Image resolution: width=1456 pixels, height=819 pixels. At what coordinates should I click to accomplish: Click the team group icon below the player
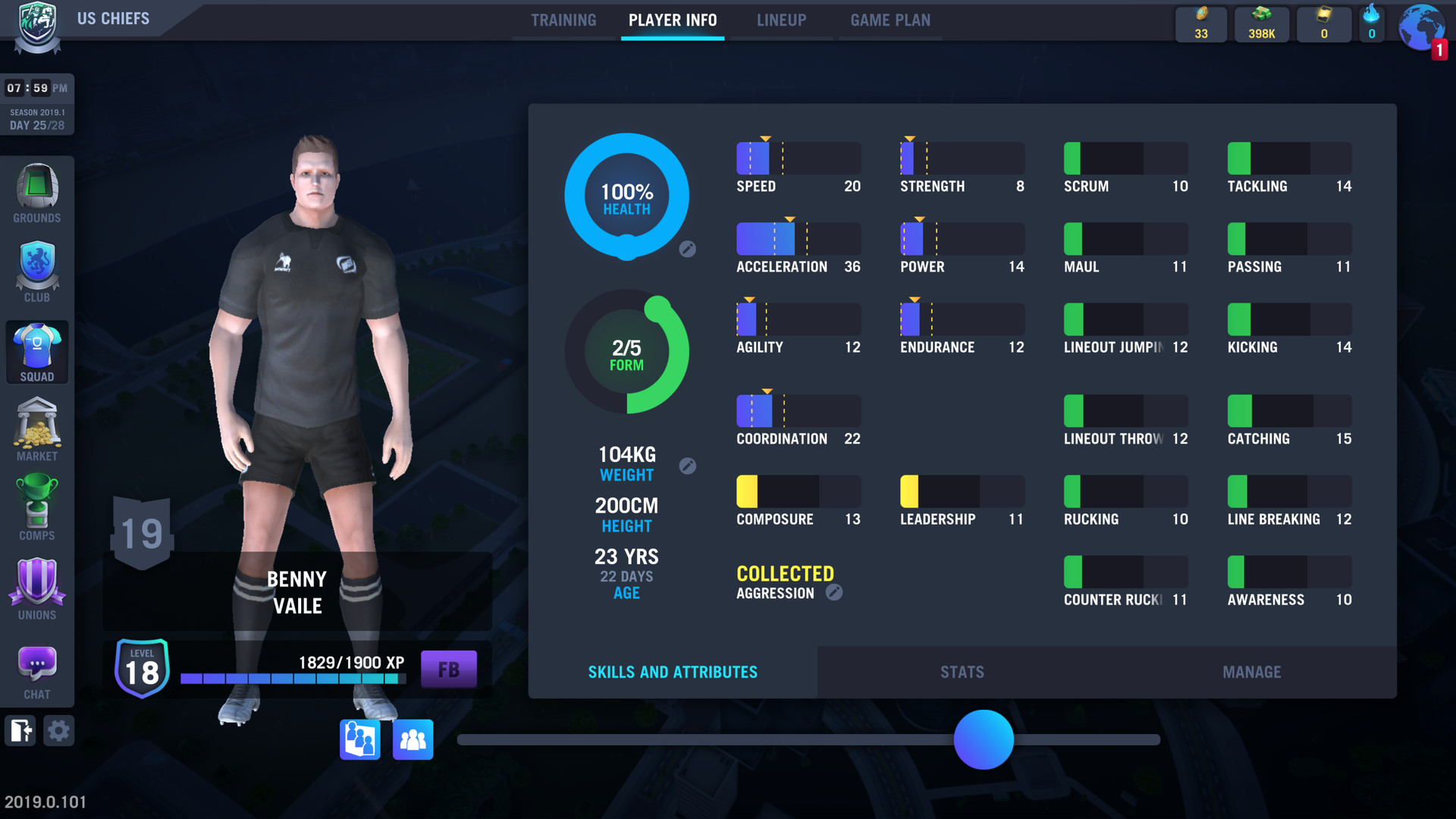[413, 739]
